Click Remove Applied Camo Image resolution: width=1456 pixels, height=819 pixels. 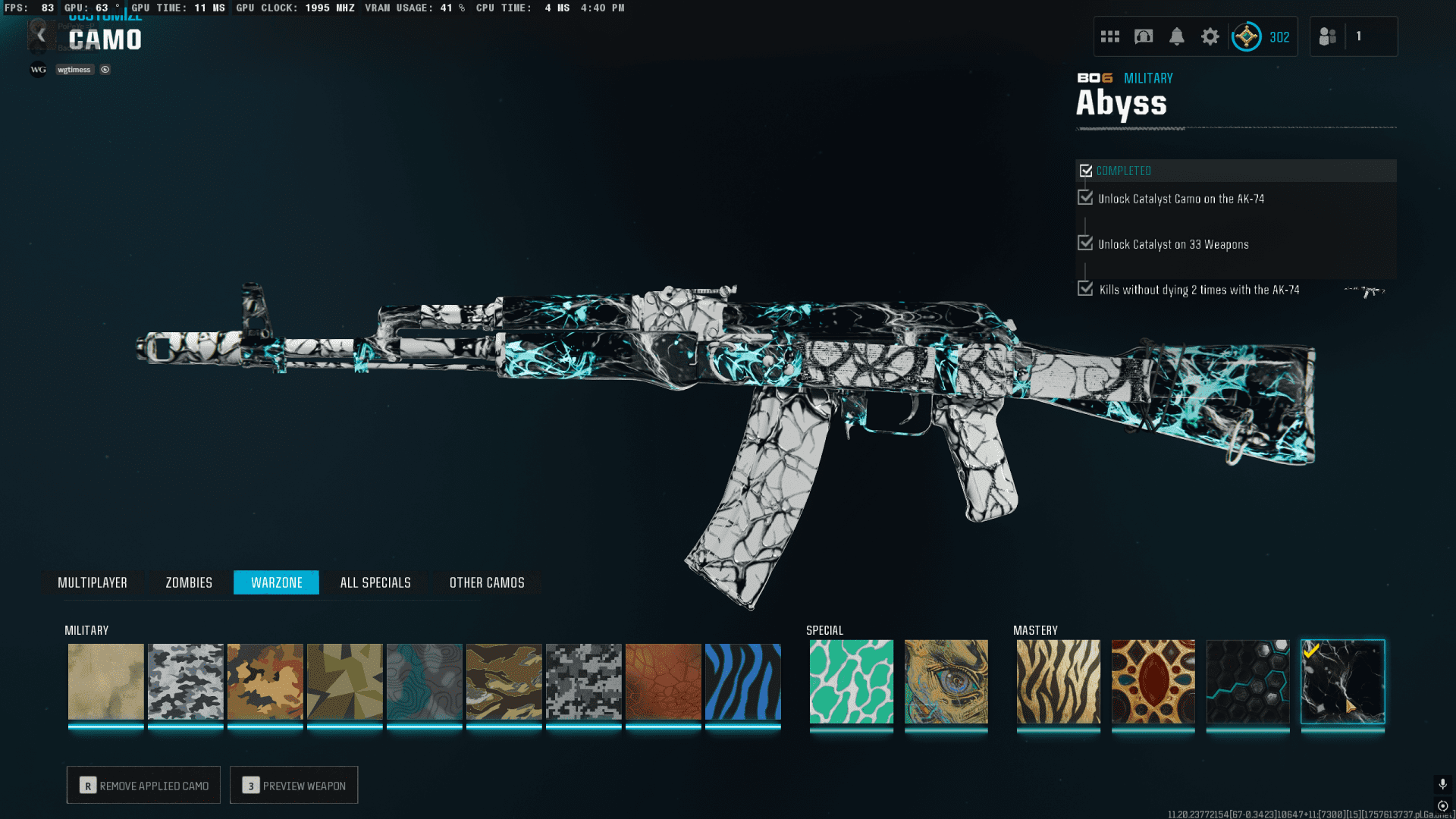point(143,786)
